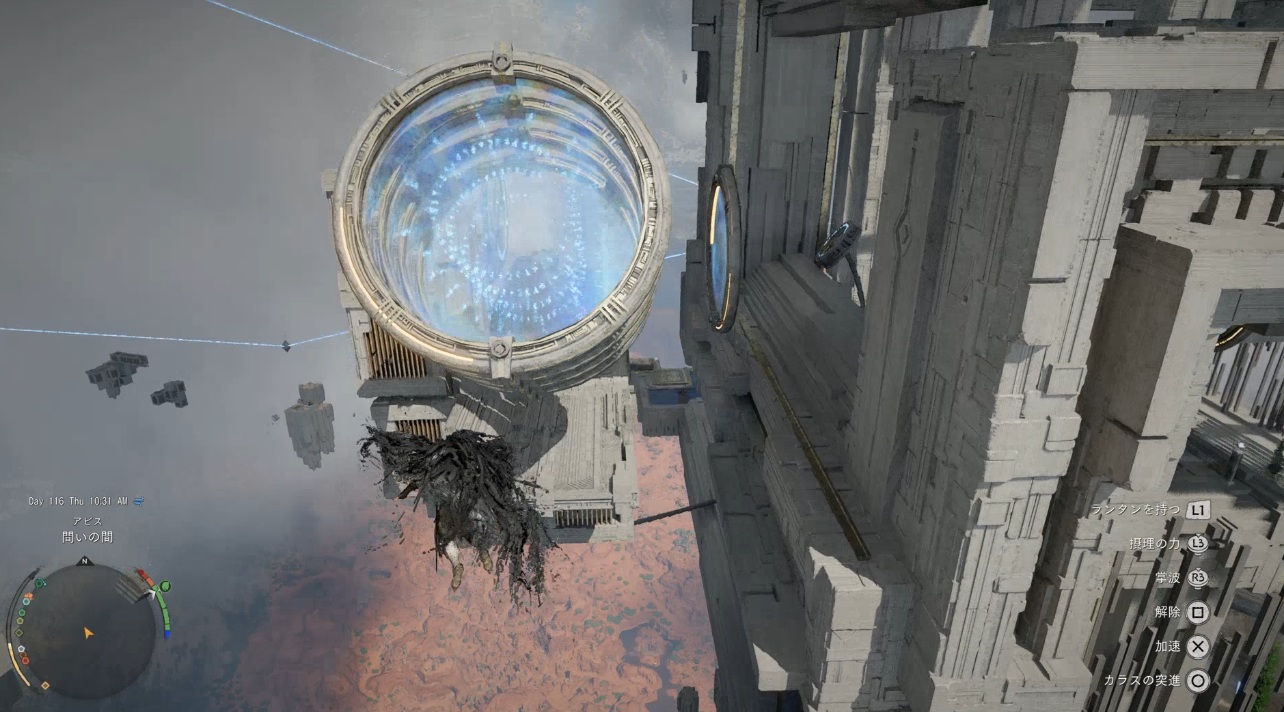The image size is (1284, 712).
Task: Click the green round icon beside the minimap
Action: coord(165,586)
